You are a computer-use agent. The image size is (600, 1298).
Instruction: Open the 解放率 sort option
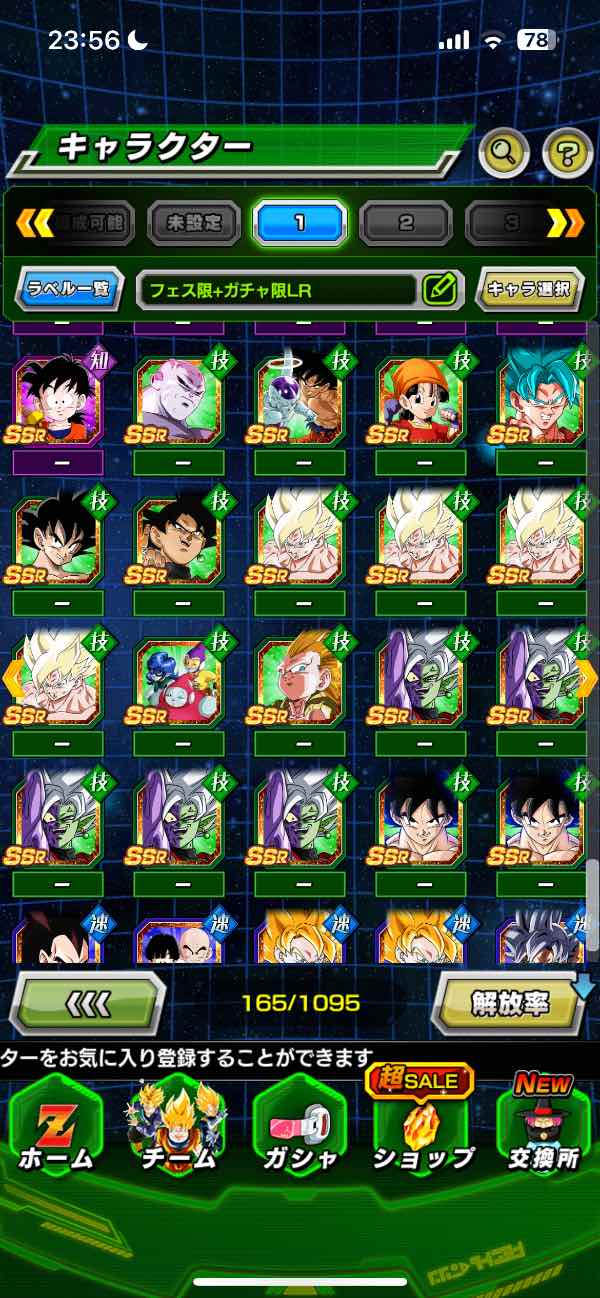(509, 1003)
